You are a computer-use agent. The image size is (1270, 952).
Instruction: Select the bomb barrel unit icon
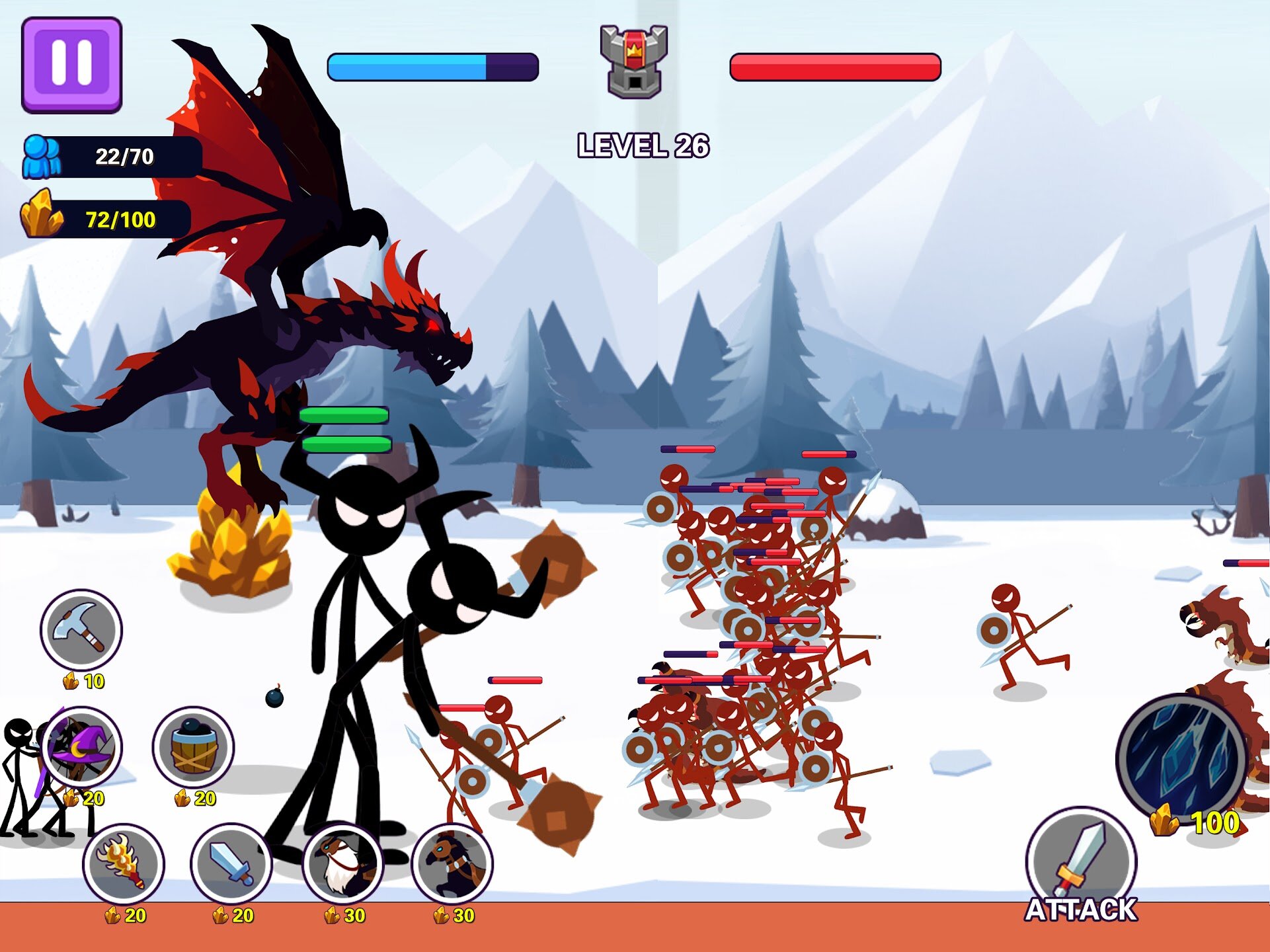pyautogui.click(x=193, y=747)
